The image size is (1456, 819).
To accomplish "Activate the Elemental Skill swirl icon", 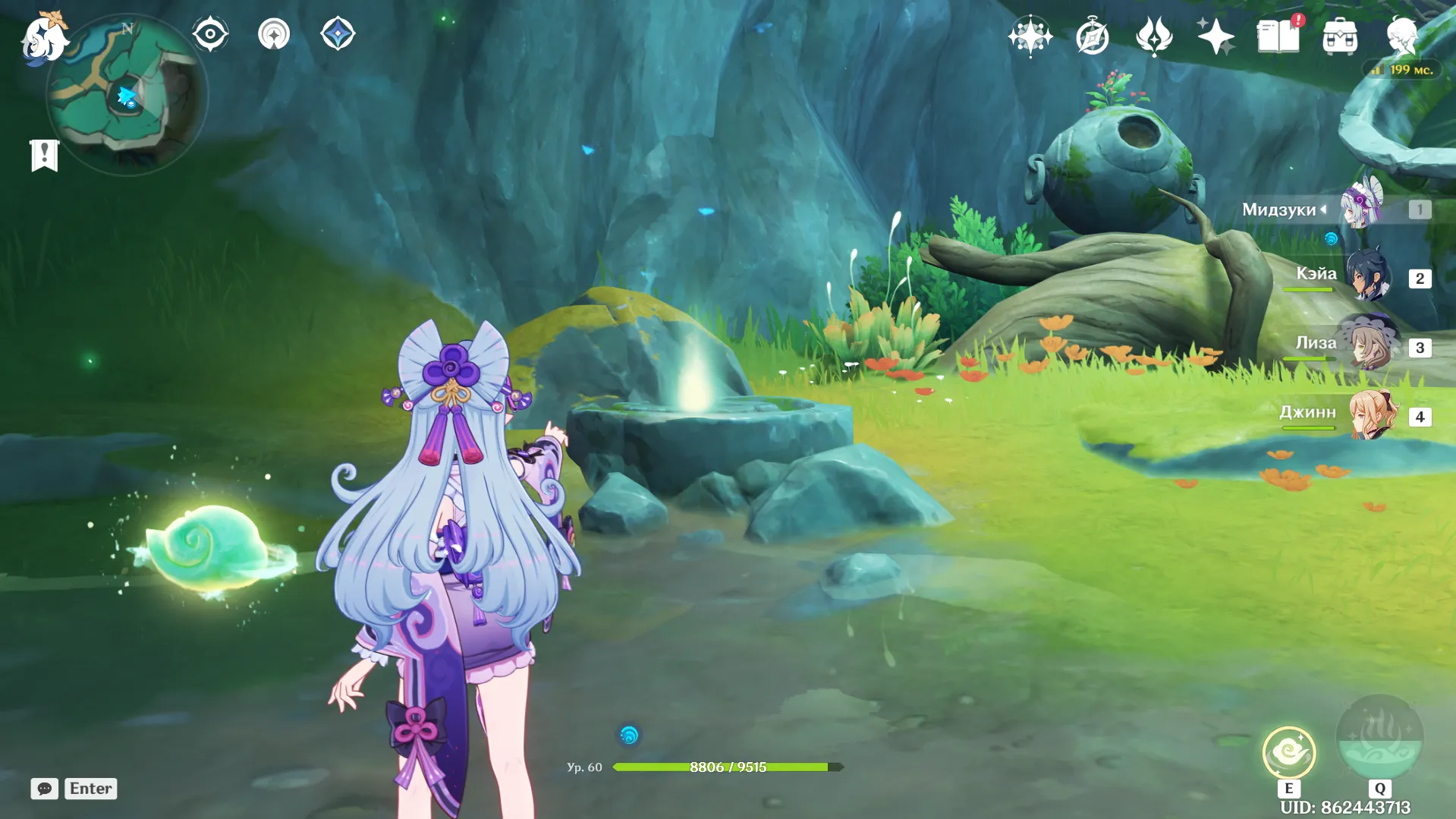I will 1288,752.
